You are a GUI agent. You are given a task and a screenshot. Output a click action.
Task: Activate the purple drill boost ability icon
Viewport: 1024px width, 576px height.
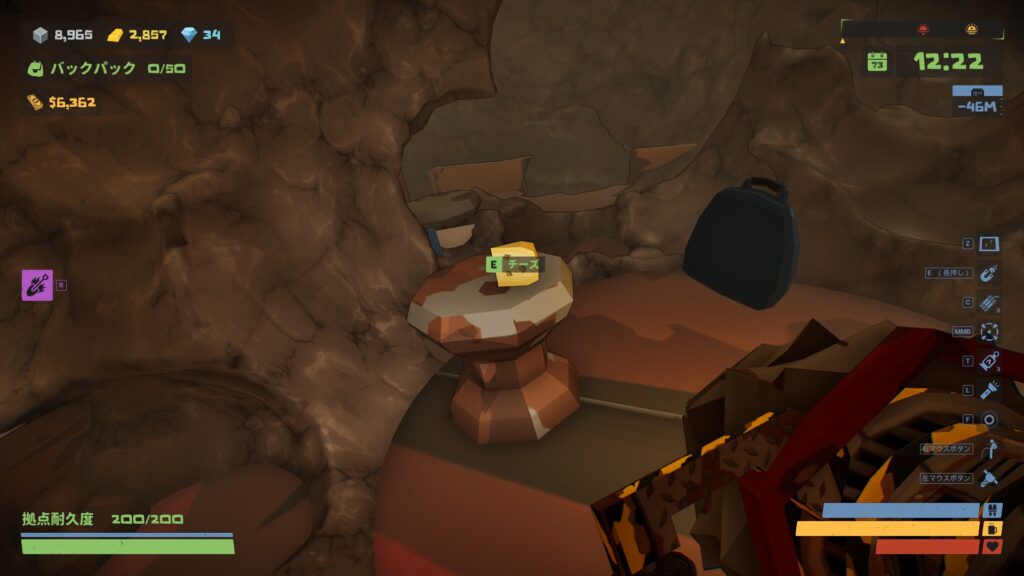coord(36,285)
